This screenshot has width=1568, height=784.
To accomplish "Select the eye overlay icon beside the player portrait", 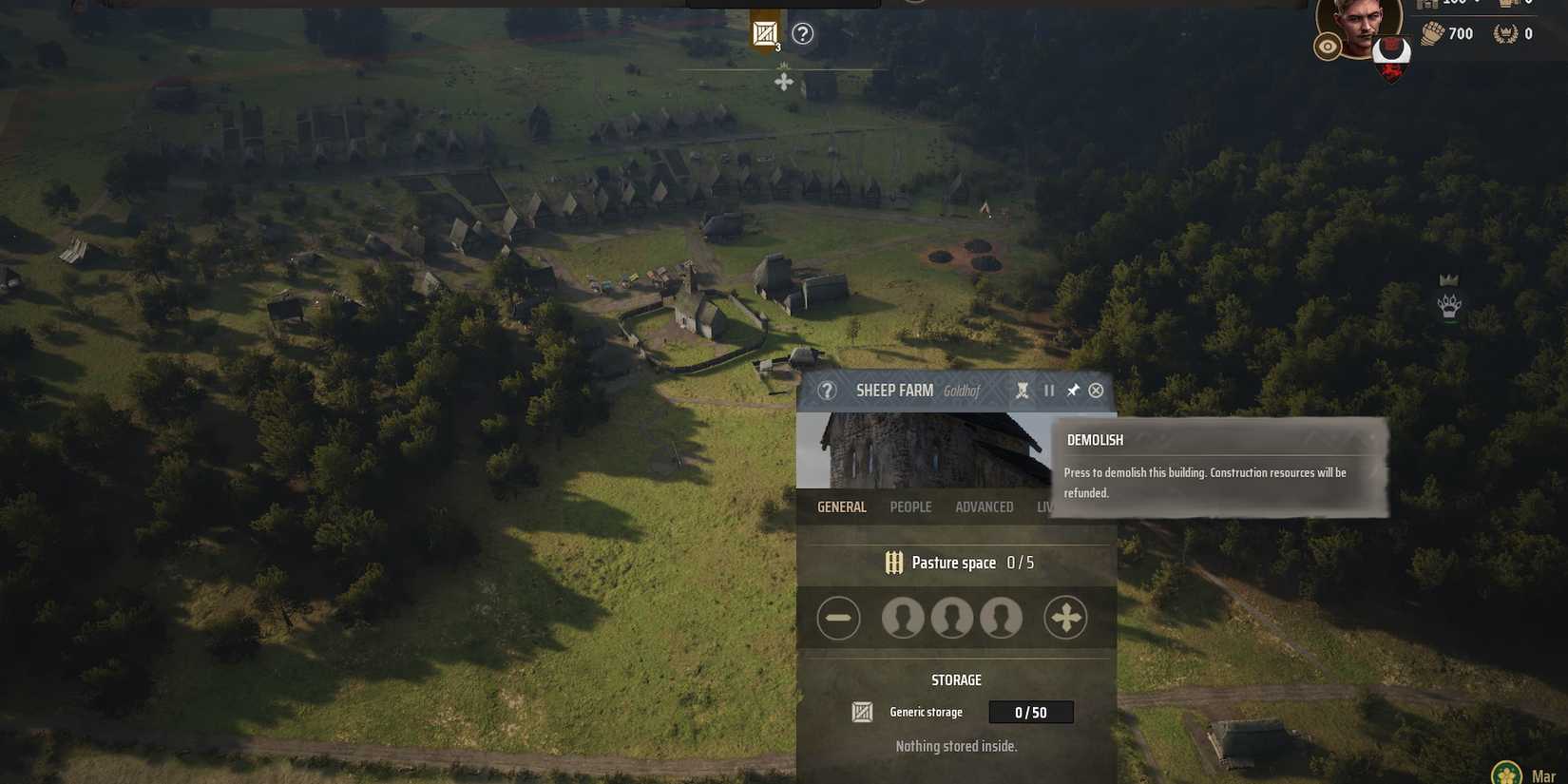I will tap(1328, 45).
